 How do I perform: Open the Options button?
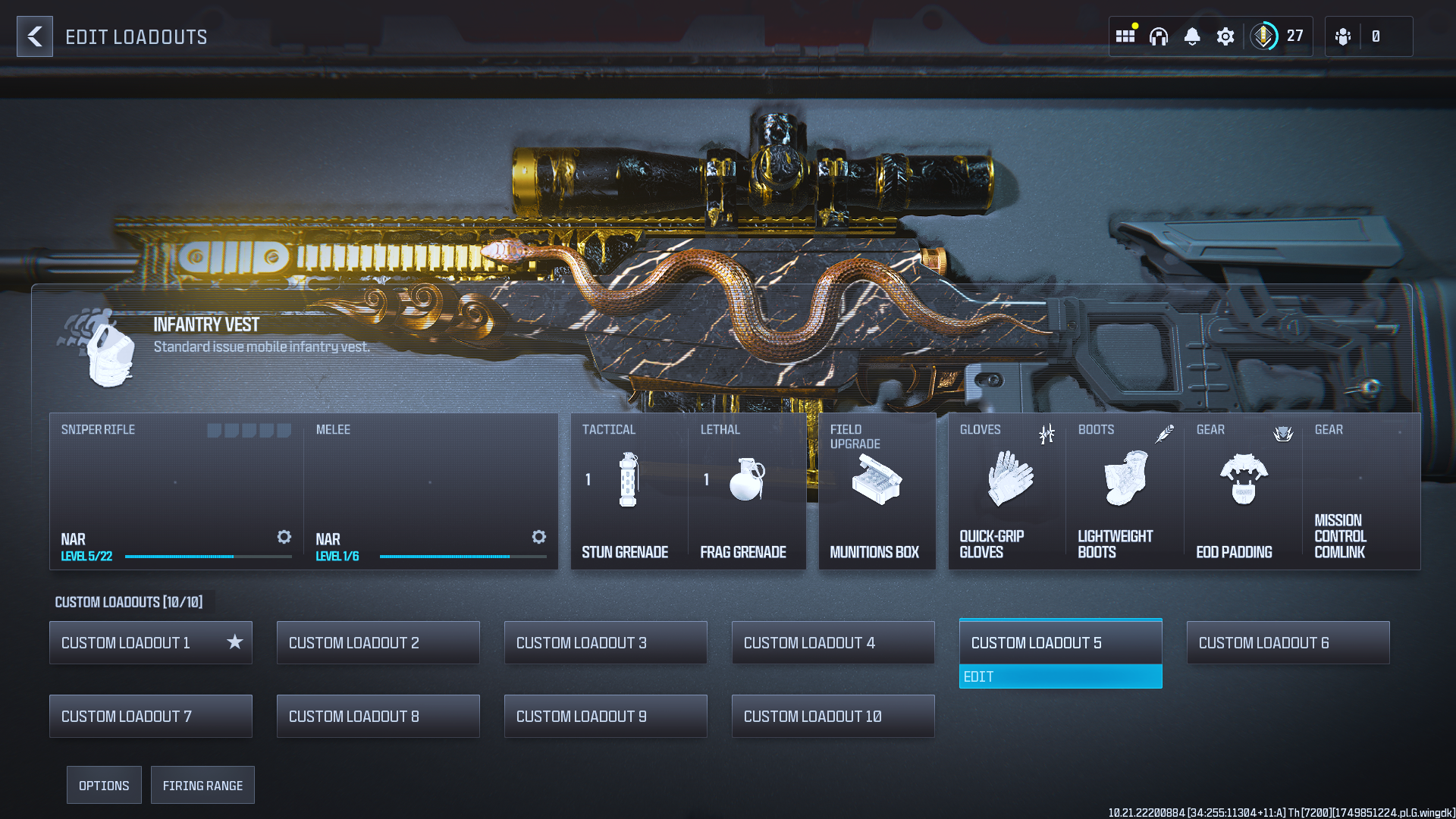(104, 786)
